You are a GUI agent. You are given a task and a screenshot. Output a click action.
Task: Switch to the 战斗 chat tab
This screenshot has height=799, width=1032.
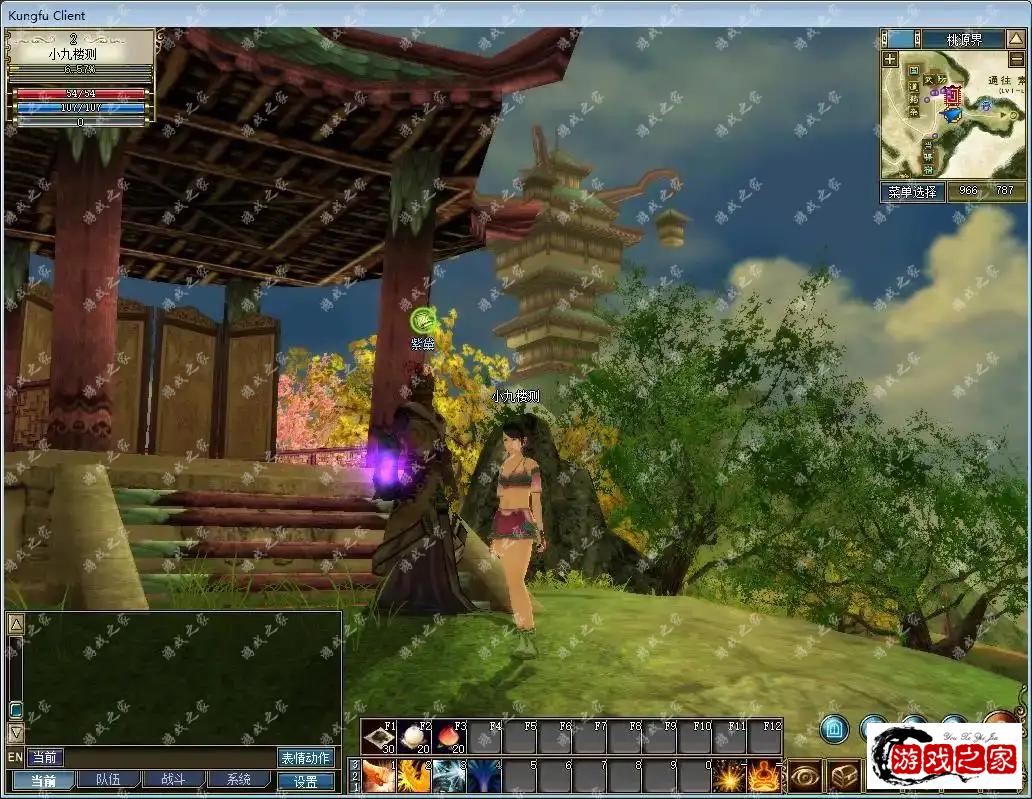pos(174,780)
